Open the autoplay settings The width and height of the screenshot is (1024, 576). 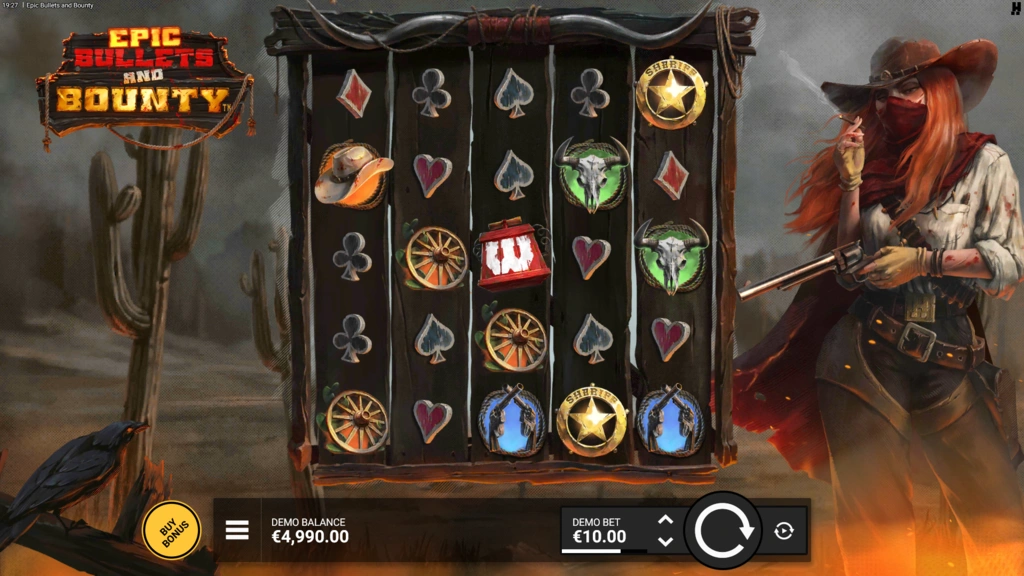click(x=784, y=531)
